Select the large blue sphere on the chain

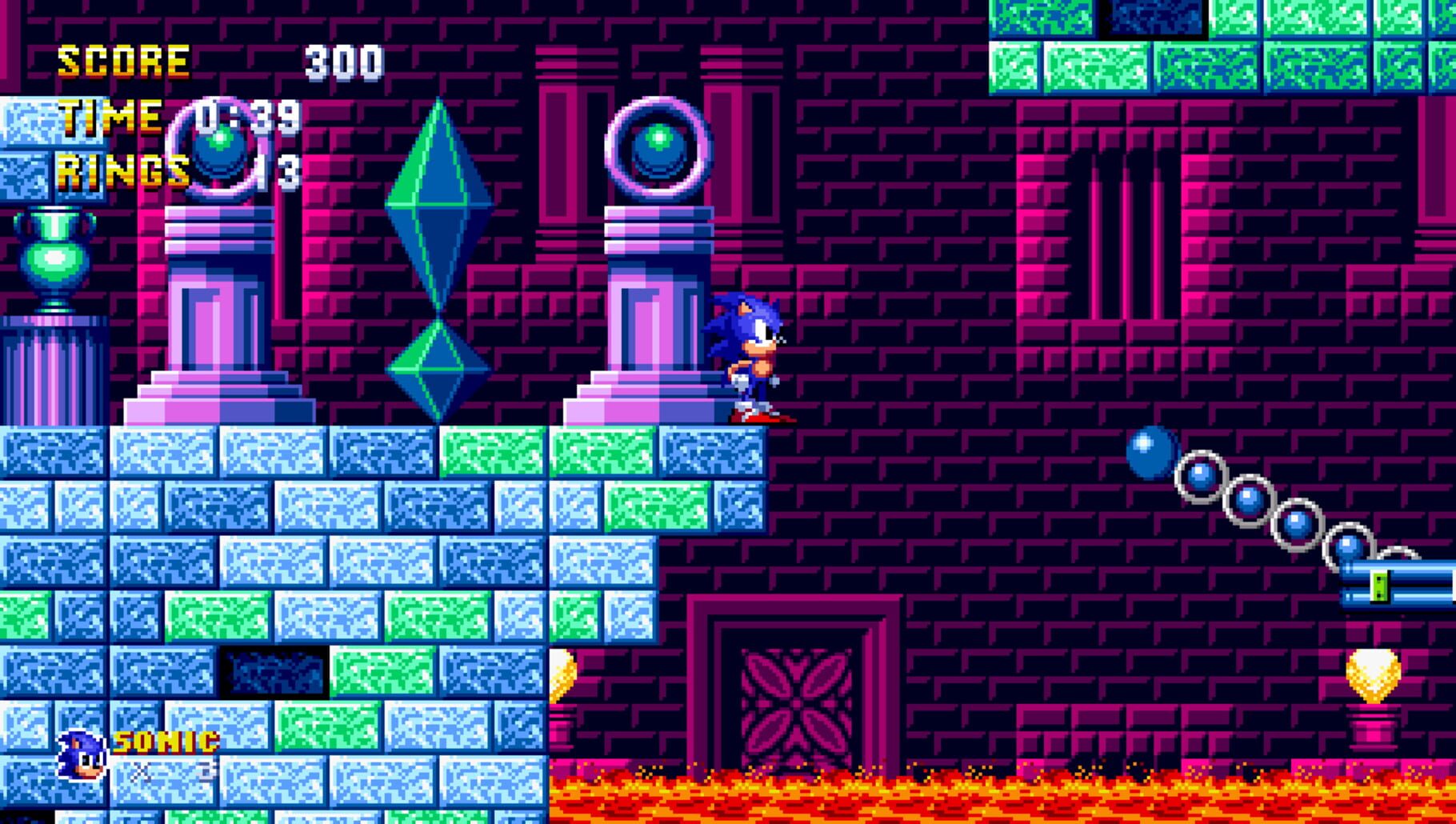point(1152,452)
